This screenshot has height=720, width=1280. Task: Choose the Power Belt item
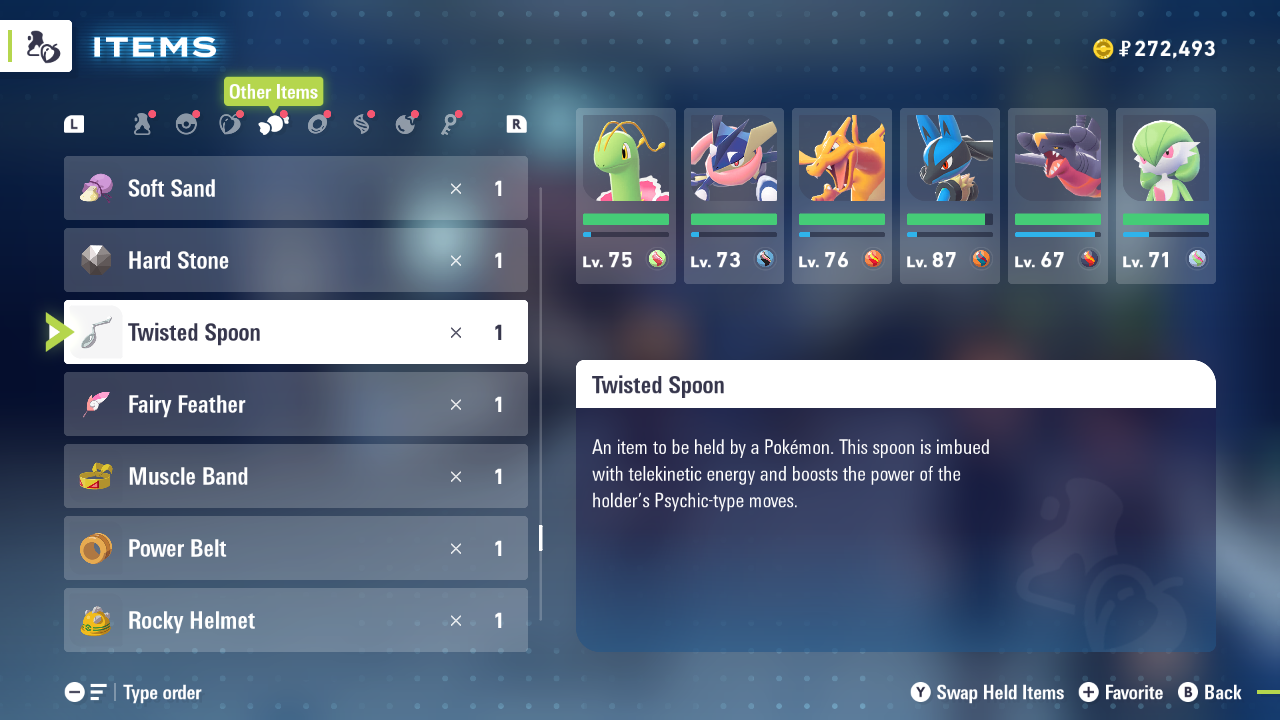point(295,548)
